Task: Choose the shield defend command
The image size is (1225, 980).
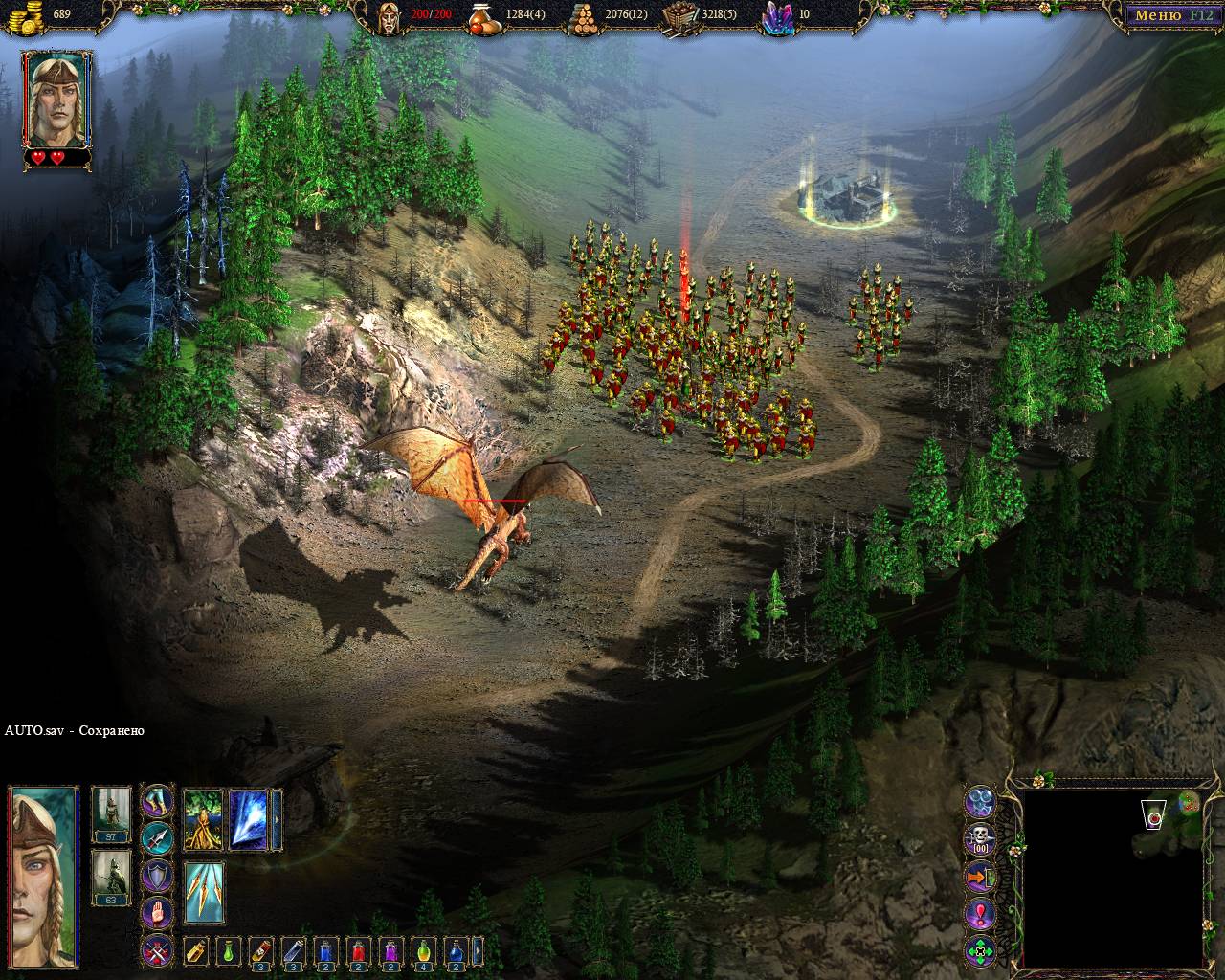Action: click(x=157, y=876)
